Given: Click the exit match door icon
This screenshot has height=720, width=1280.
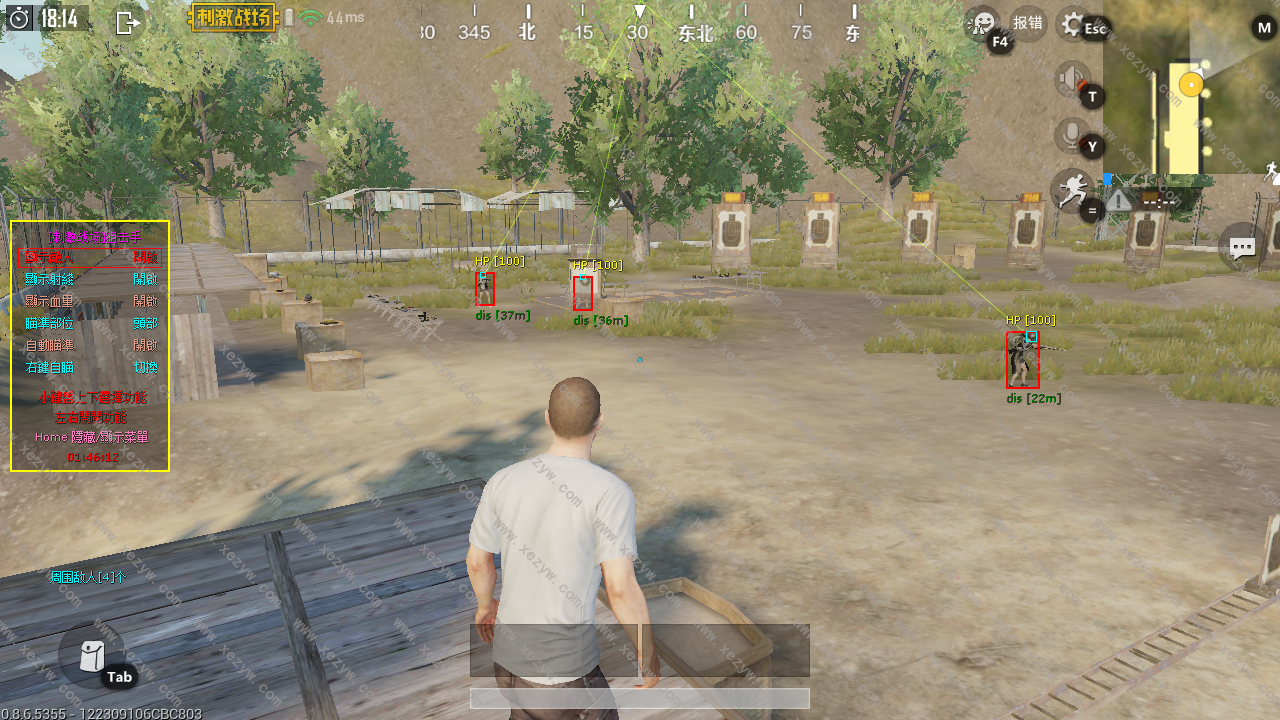Looking at the screenshot, I should pos(127,22).
